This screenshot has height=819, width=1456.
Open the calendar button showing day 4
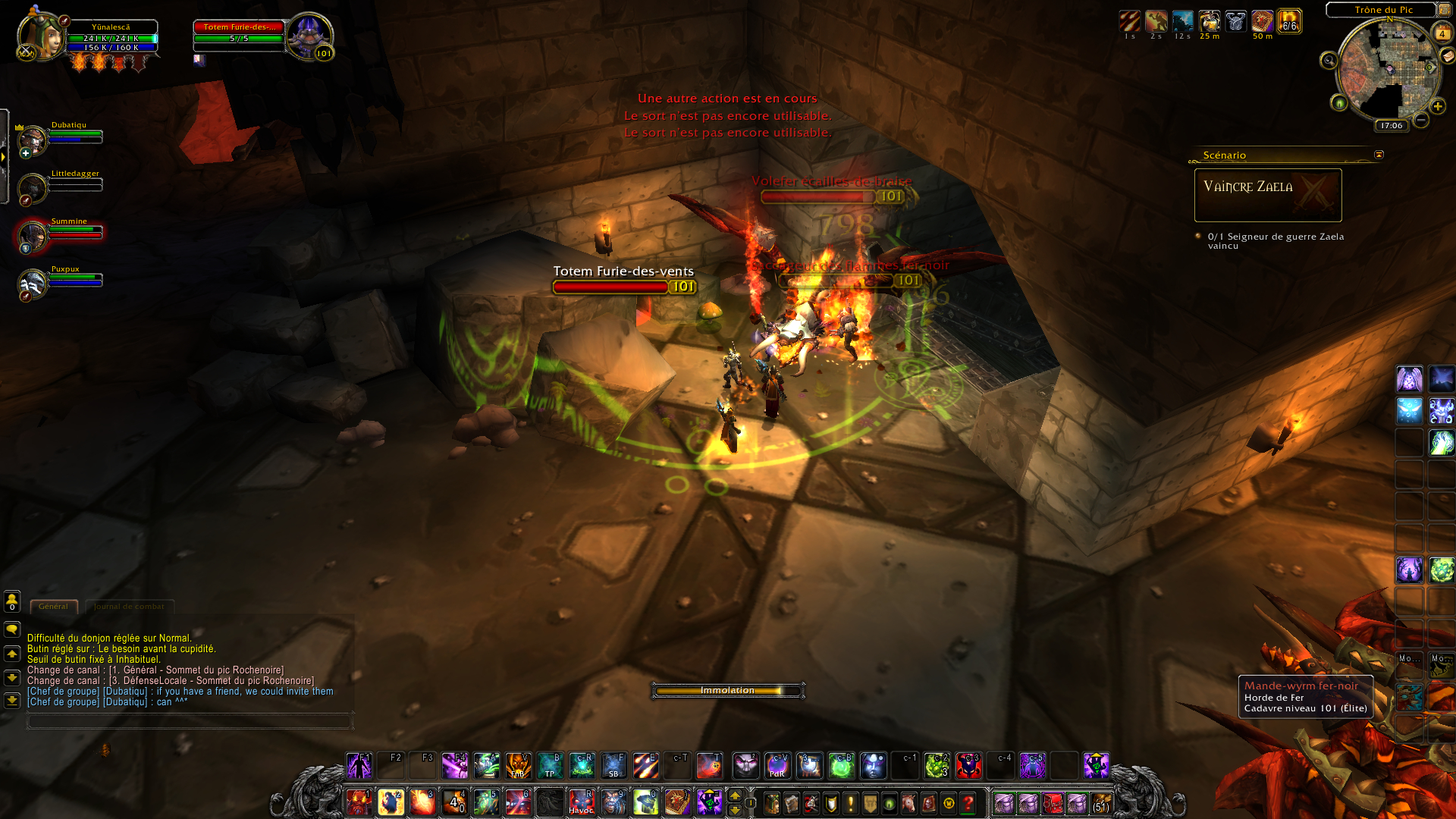tap(1442, 33)
